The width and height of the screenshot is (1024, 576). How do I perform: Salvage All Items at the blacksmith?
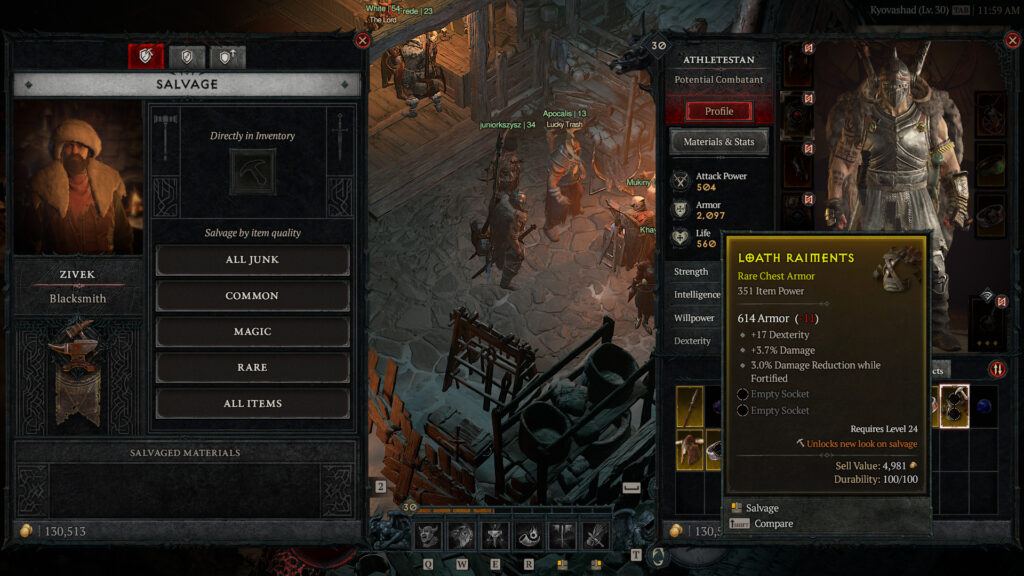[x=252, y=403]
